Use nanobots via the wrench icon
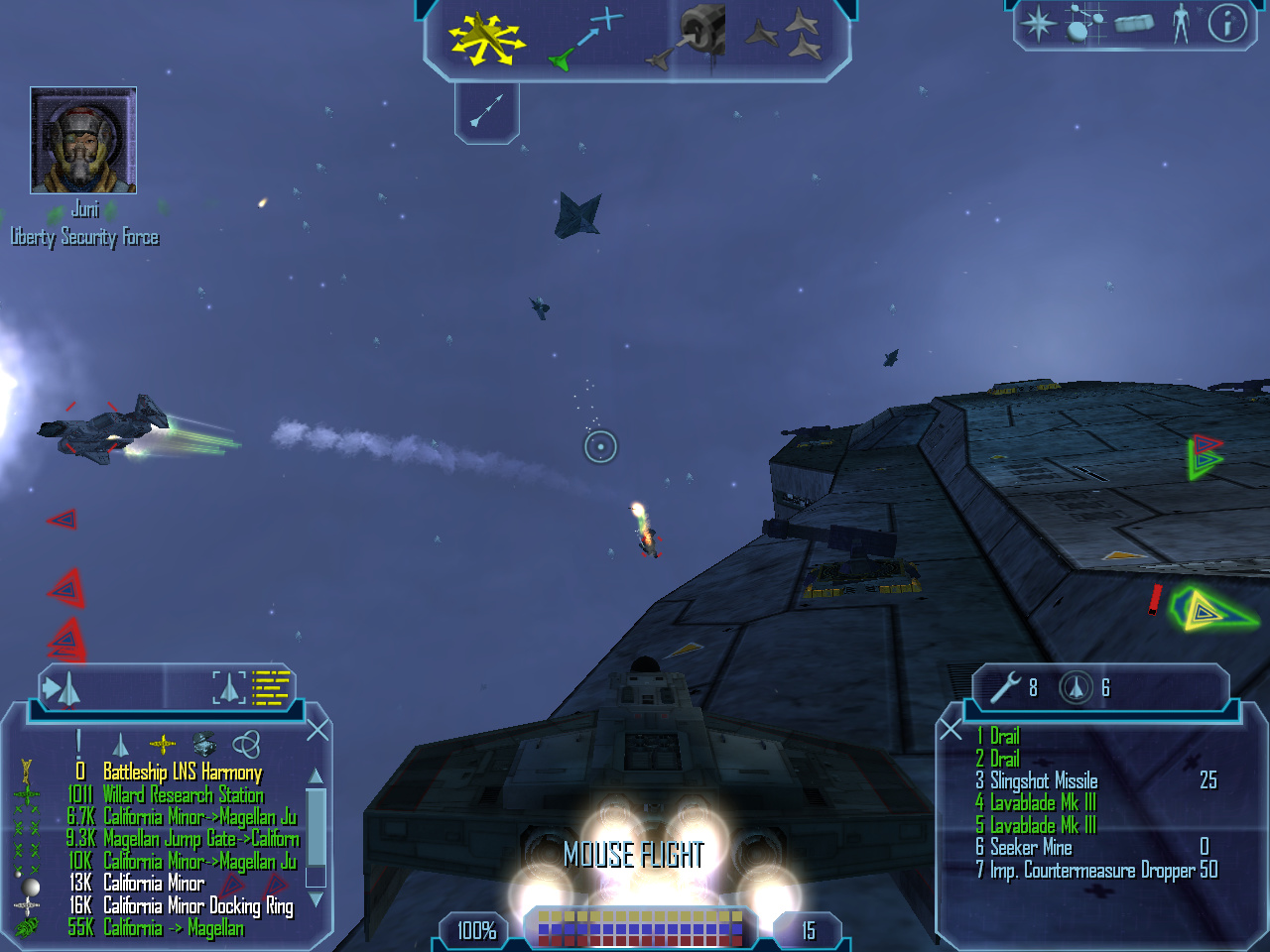1270x952 pixels. [x=1005, y=686]
